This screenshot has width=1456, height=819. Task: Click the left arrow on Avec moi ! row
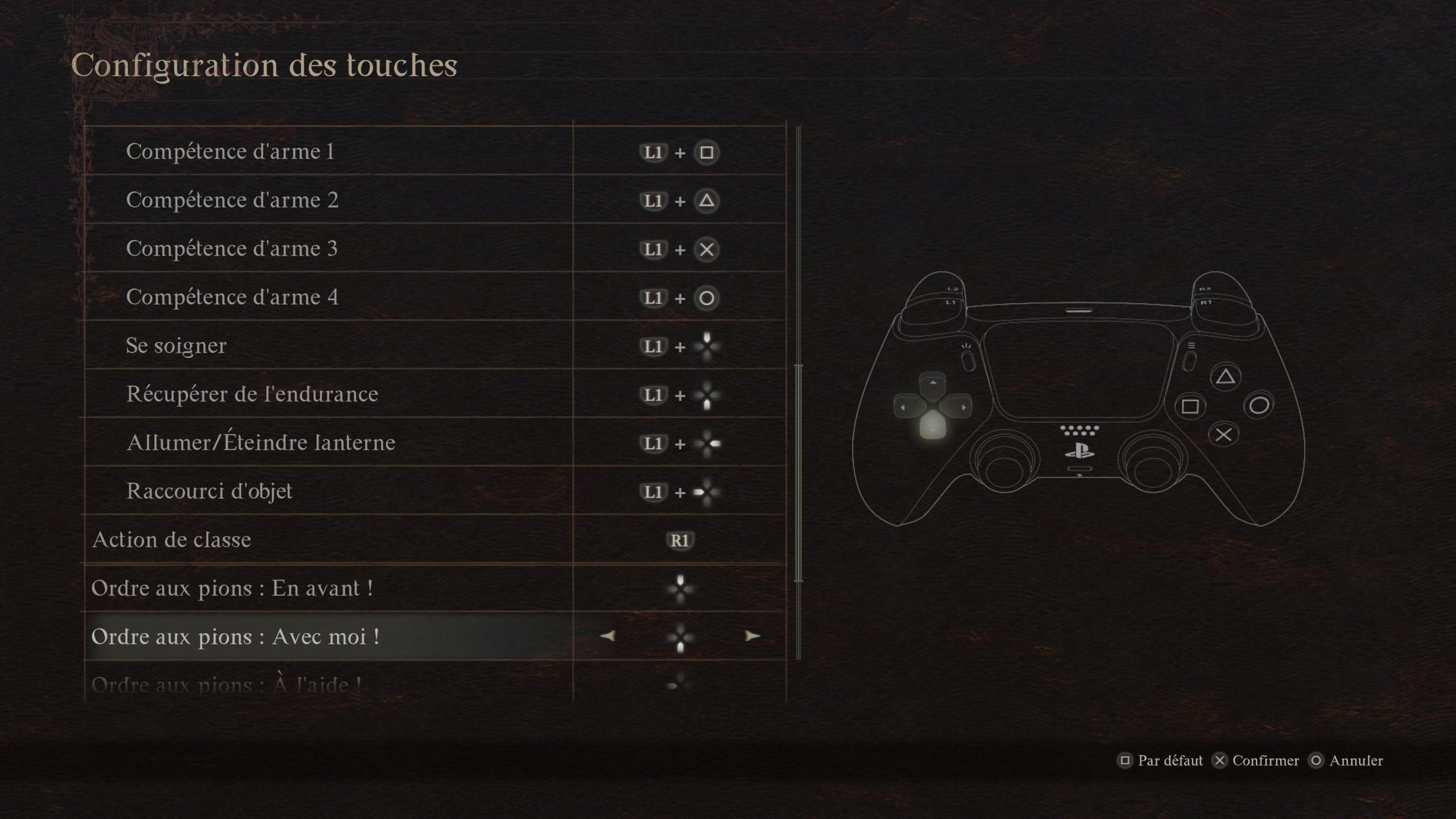607,636
